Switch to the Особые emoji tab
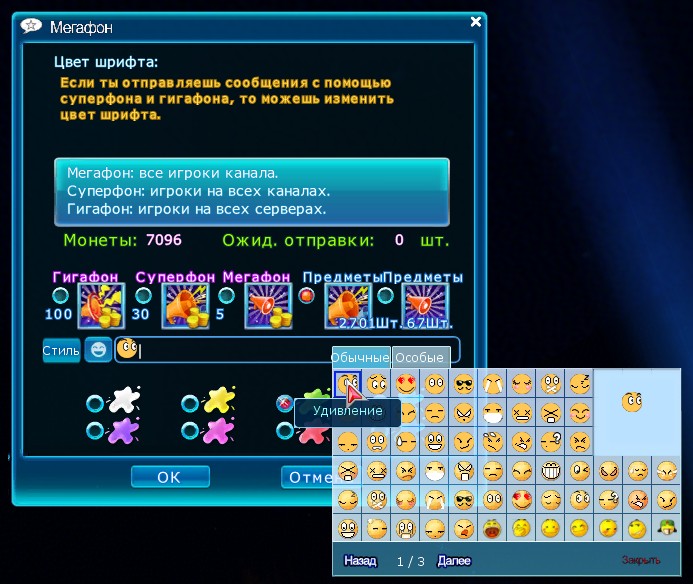Viewport: 693px width, 584px height. click(x=420, y=357)
